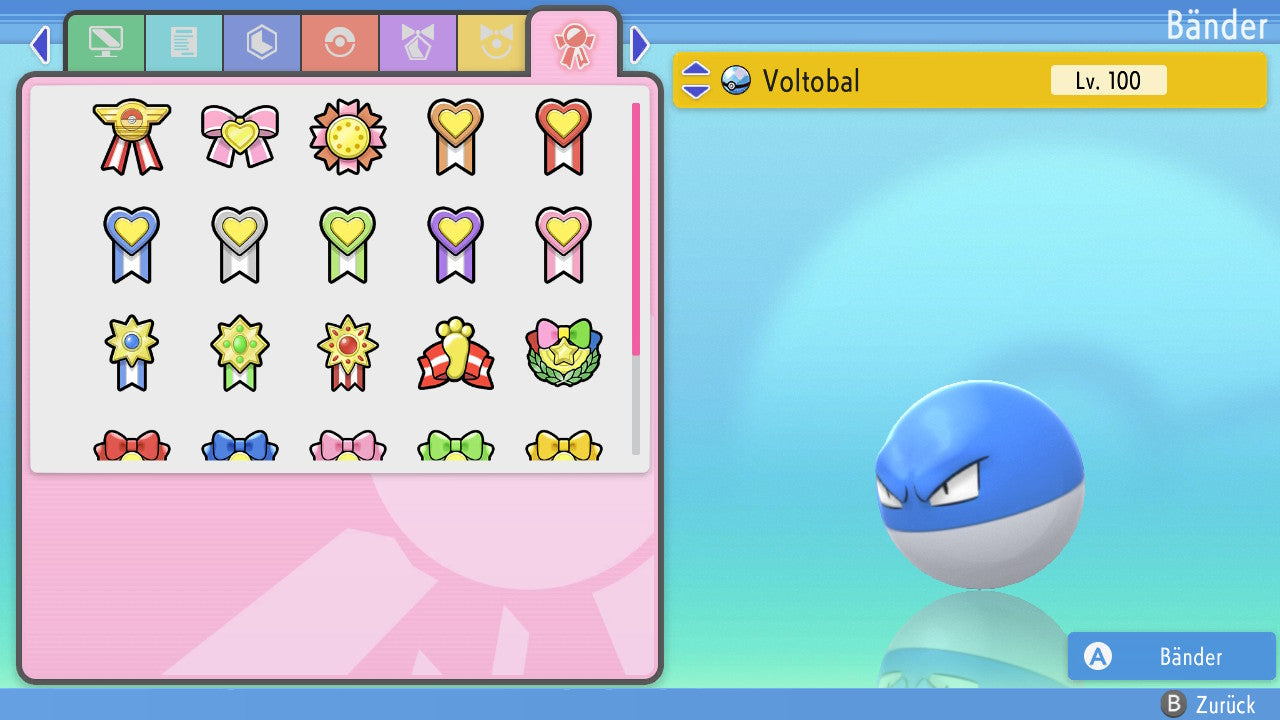The height and width of the screenshot is (720, 1280).
Task: Select the blue hexagon stats tab
Action: pos(261,43)
